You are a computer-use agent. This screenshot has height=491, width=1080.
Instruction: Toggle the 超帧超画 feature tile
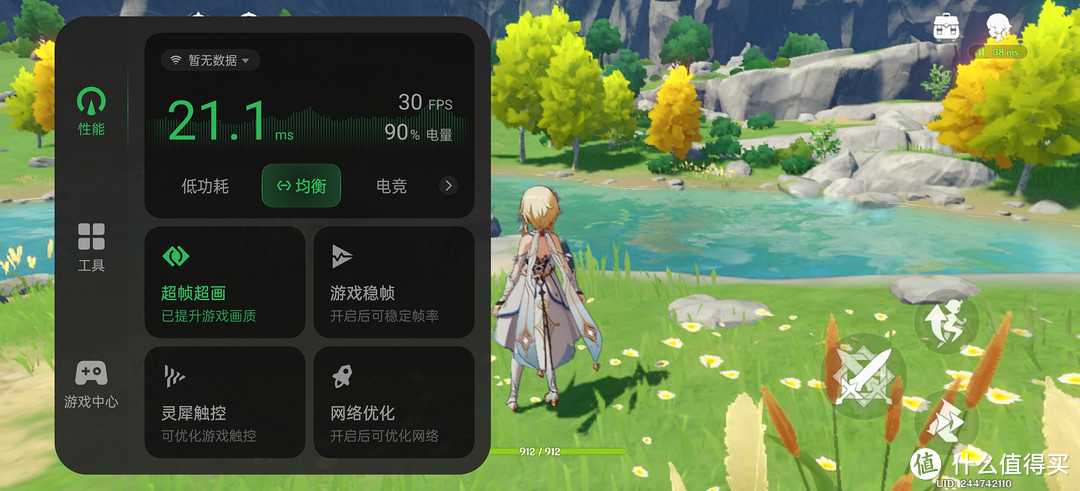click(x=225, y=282)
